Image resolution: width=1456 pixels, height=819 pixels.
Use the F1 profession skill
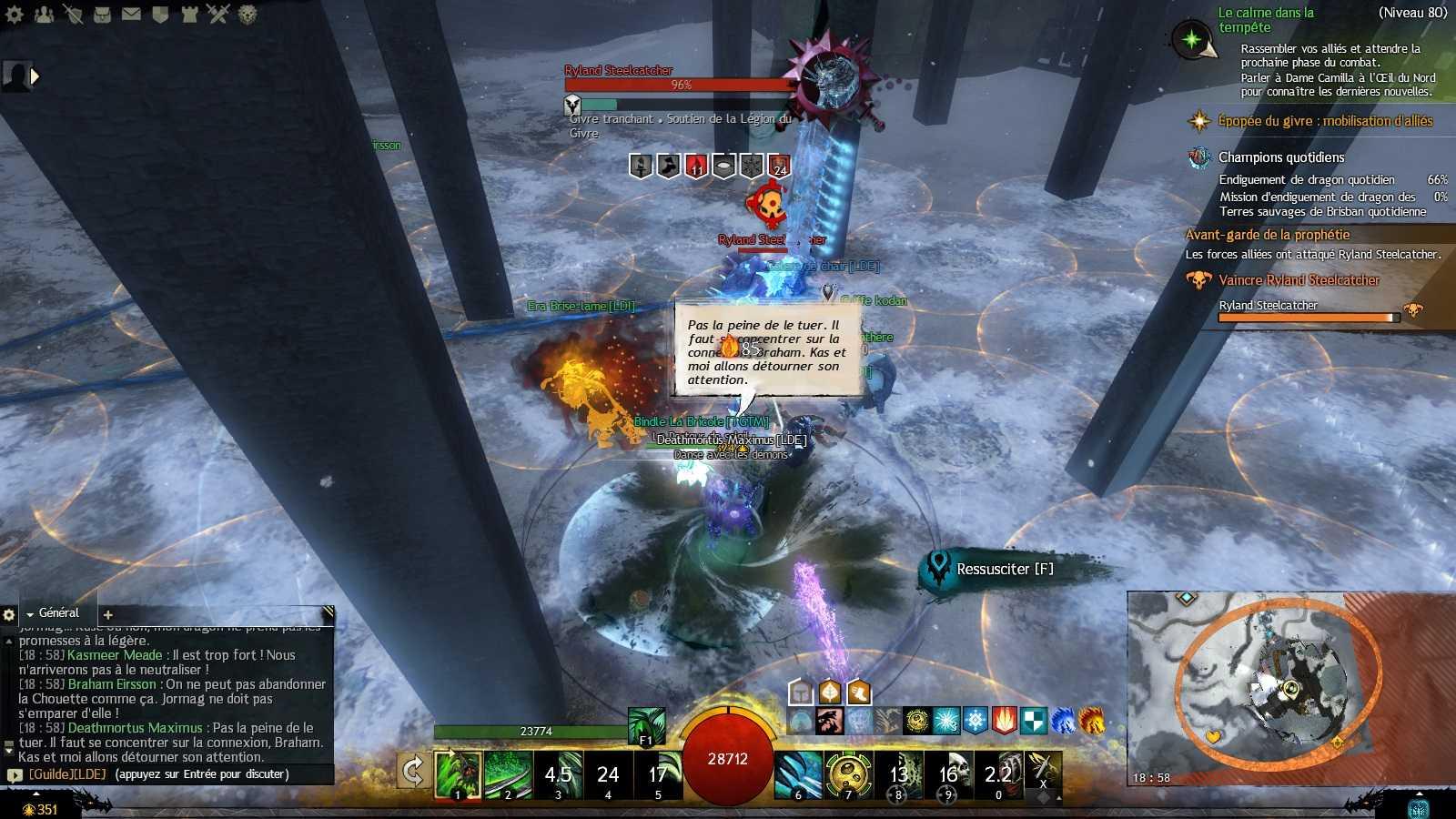pos(646,726)
